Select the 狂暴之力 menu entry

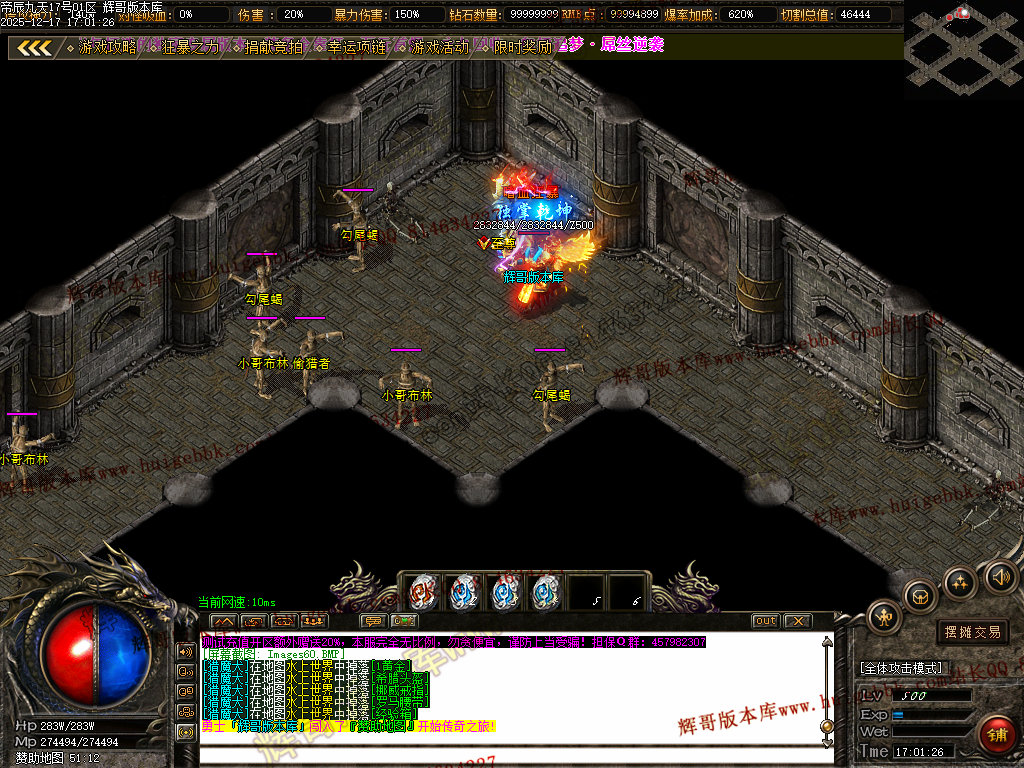(x=190, y=47)
